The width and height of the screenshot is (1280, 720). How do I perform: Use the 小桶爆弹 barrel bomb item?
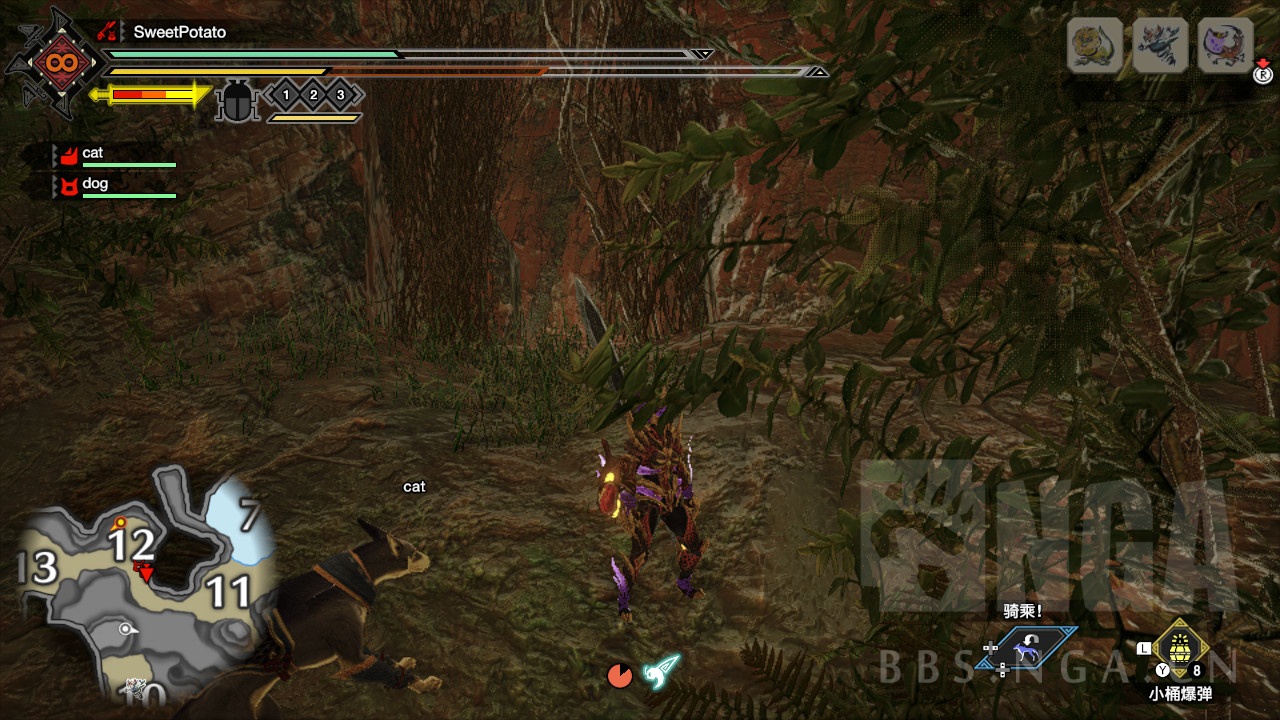(1180, 650)
